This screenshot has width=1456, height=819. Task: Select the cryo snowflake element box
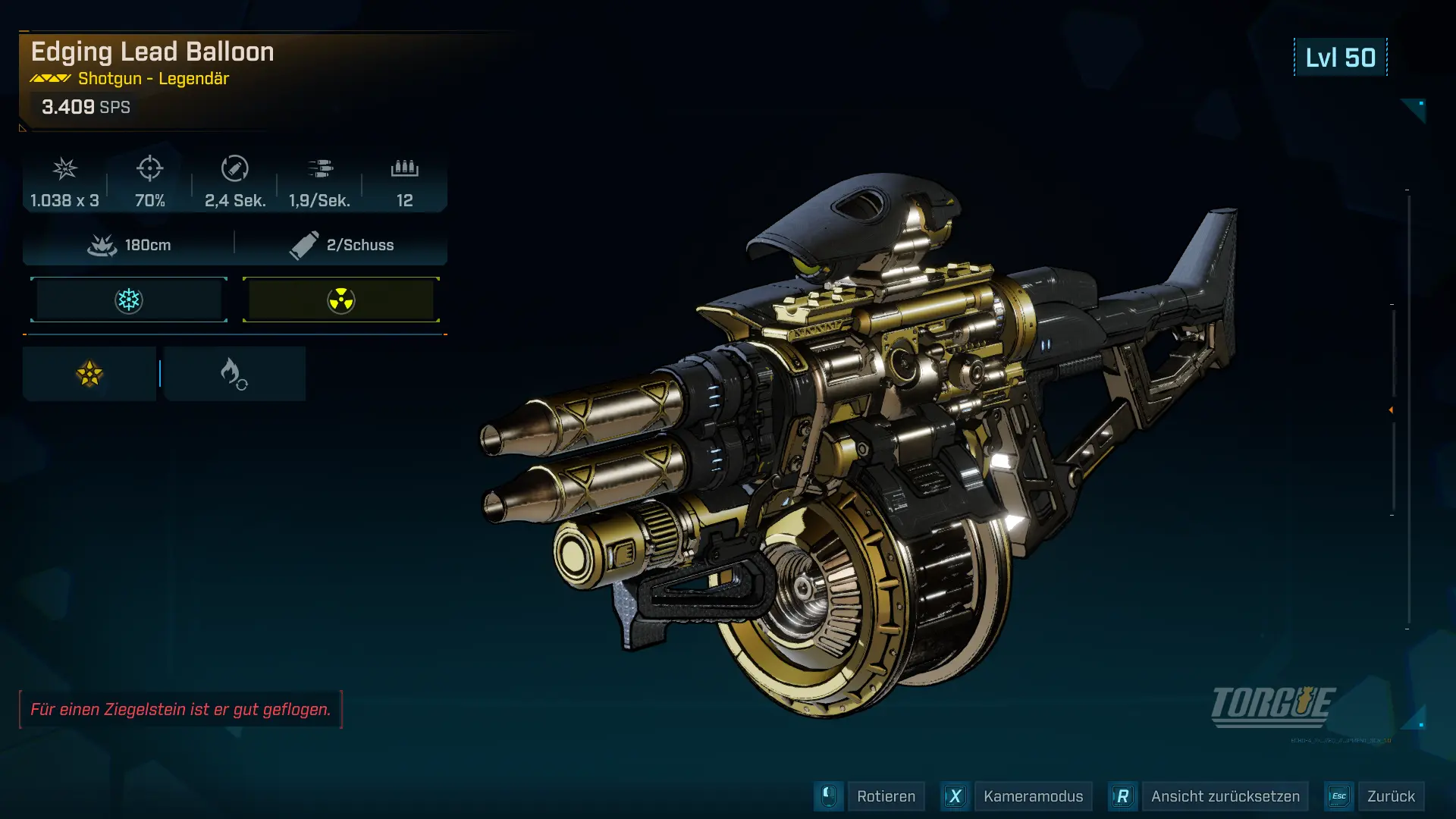[x=129, y=300]
